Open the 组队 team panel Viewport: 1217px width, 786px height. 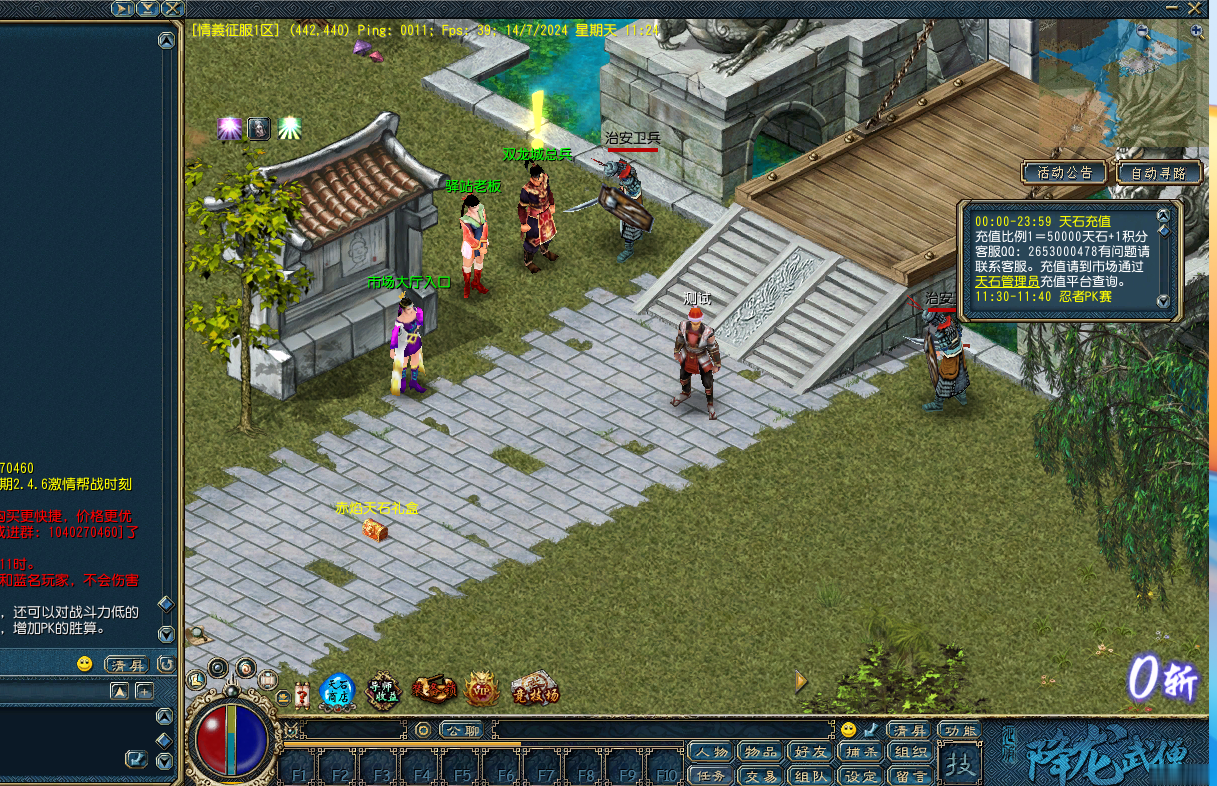pos(809,775)
